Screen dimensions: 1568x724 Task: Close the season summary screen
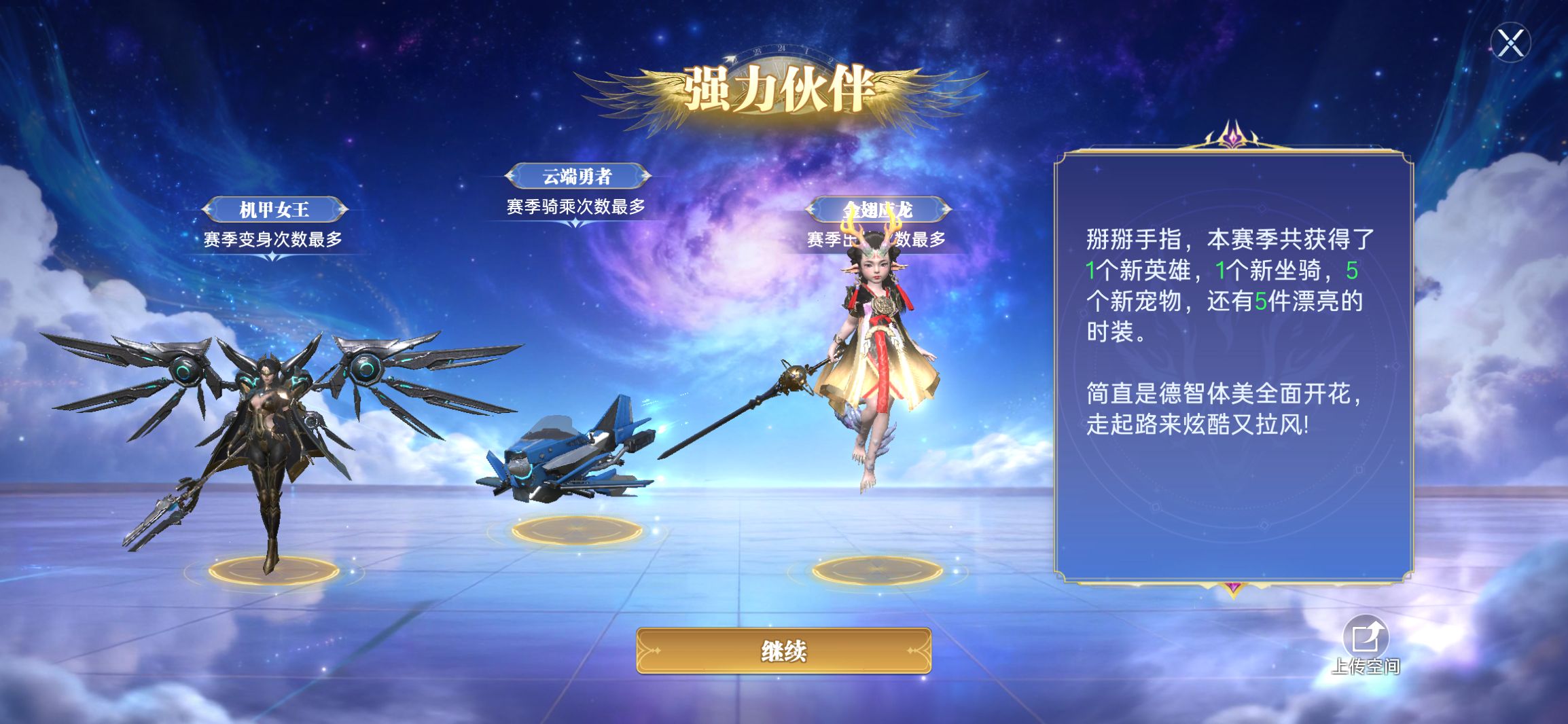click(1510, 43)
